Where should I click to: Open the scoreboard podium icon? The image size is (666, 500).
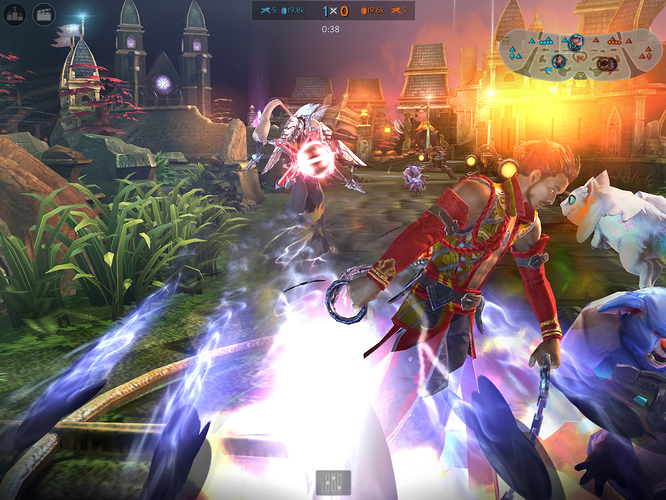pyautogui.click(x=16, y=14)
